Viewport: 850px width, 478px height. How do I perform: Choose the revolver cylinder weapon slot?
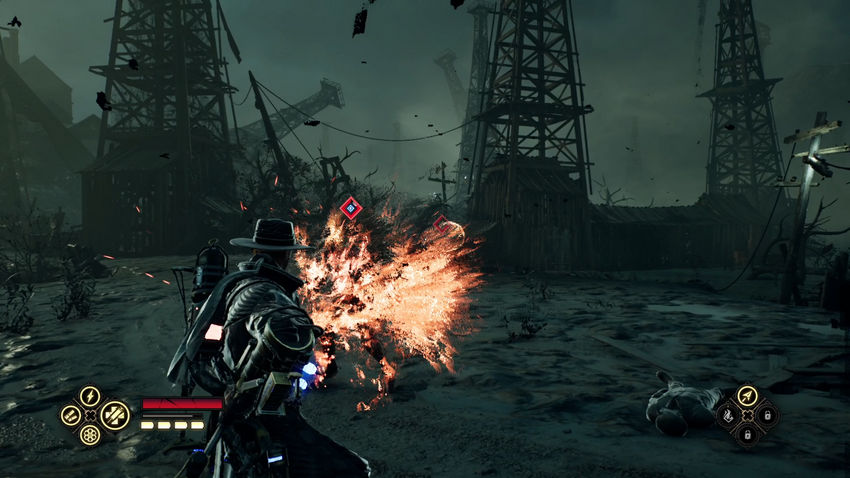tap(90, 435)
